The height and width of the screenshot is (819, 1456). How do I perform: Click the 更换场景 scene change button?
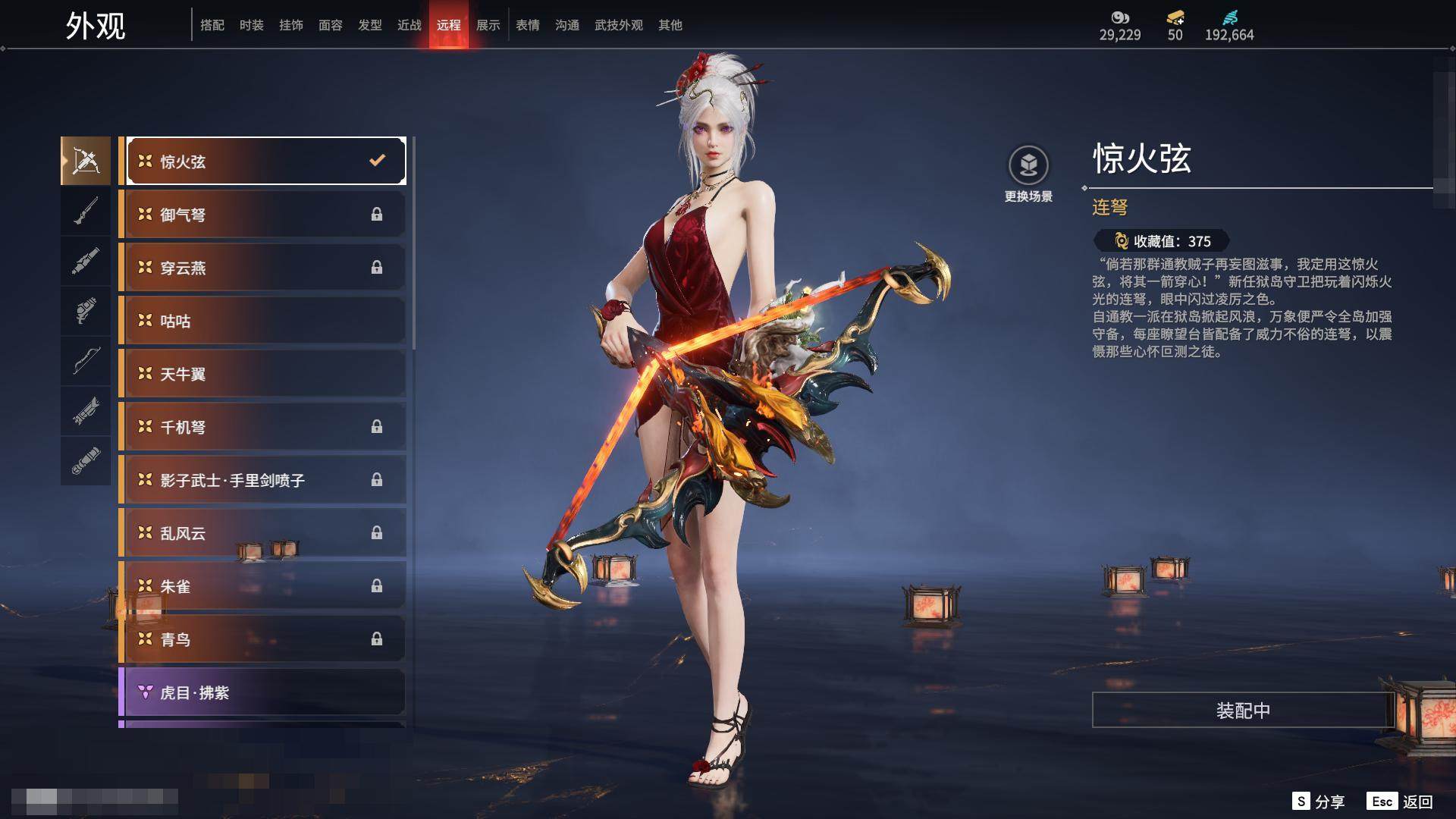pyautogui.click(x=1028, y=174)
